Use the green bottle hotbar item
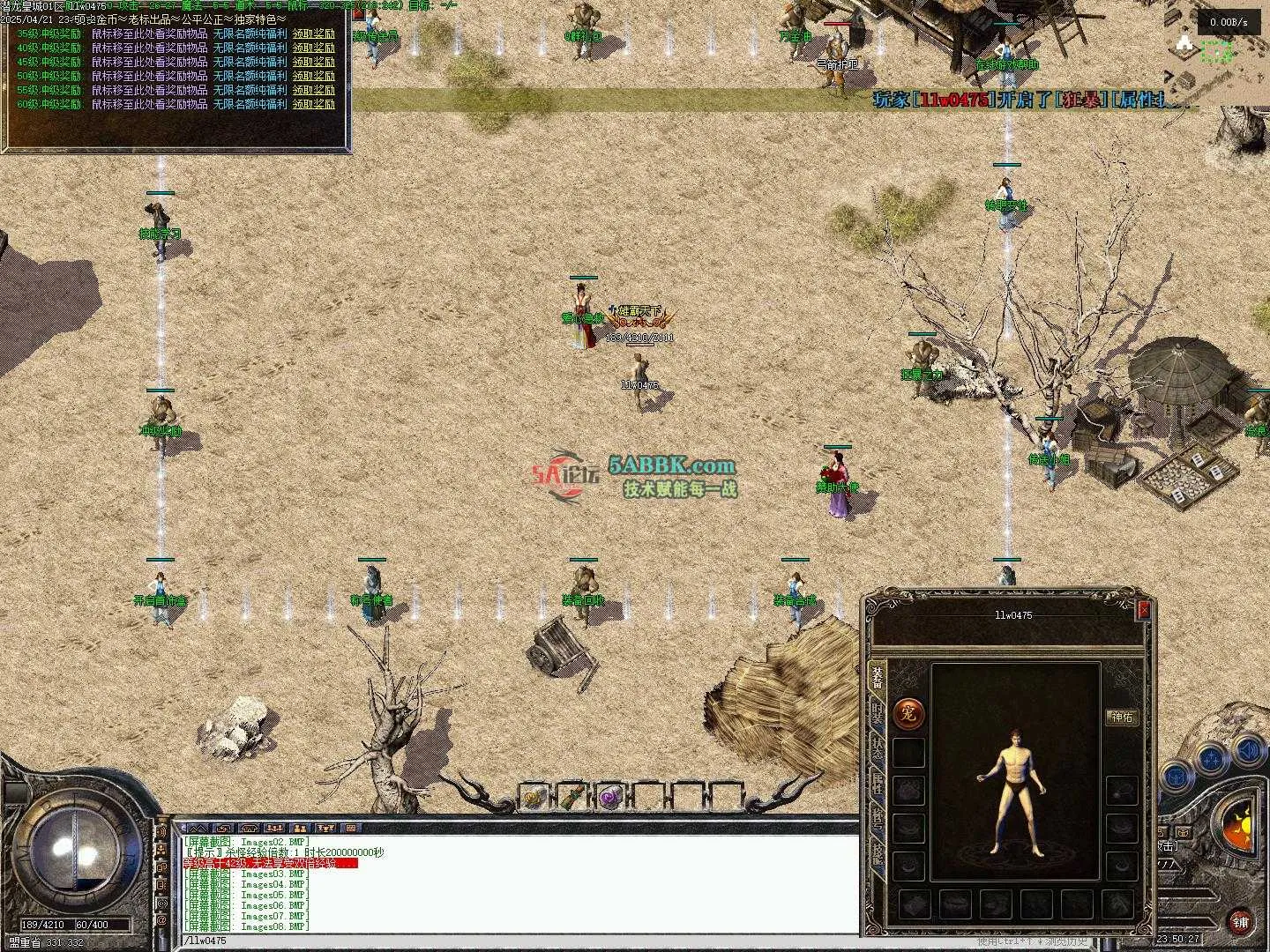The image size is (1270, 952). (x=571, y=798)
